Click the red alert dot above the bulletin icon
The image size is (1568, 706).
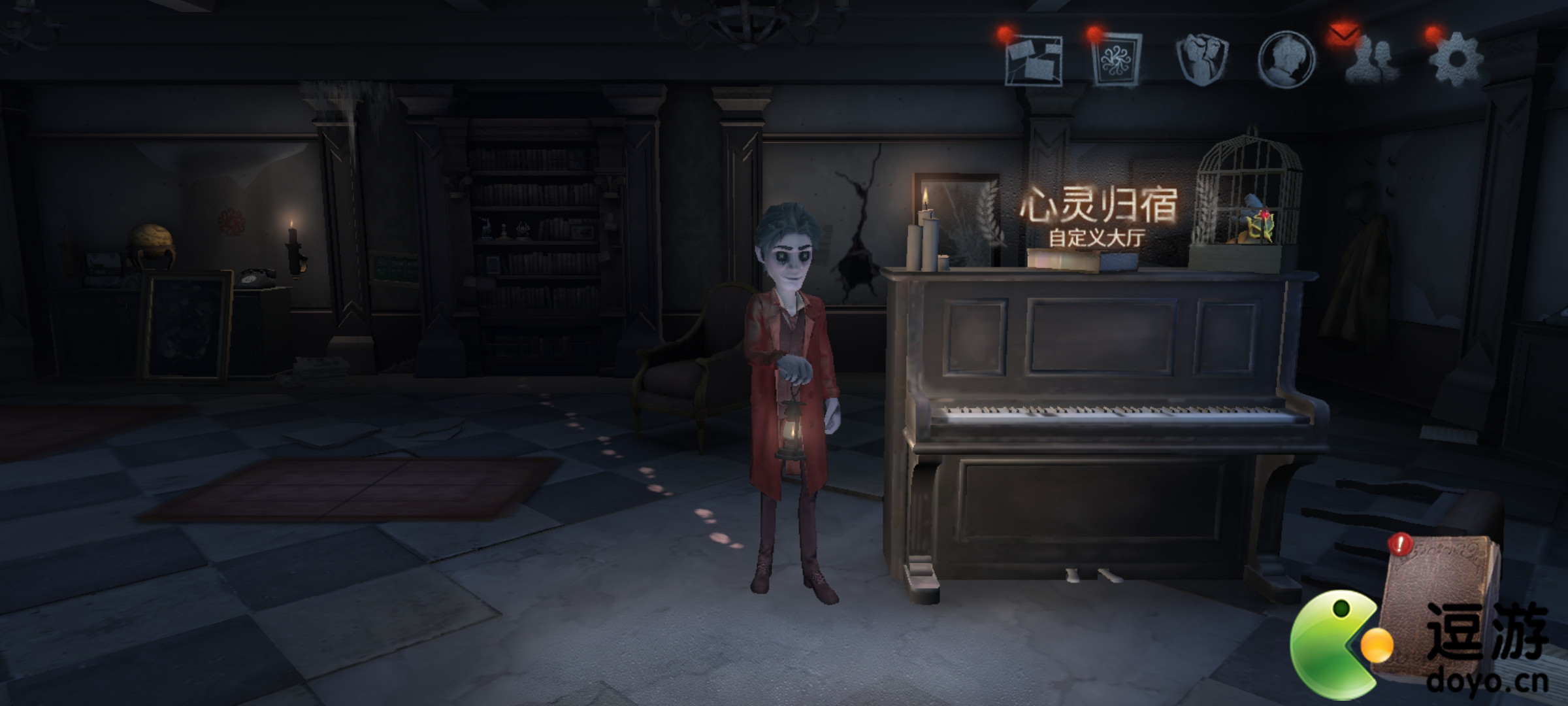click(1003, 33)
